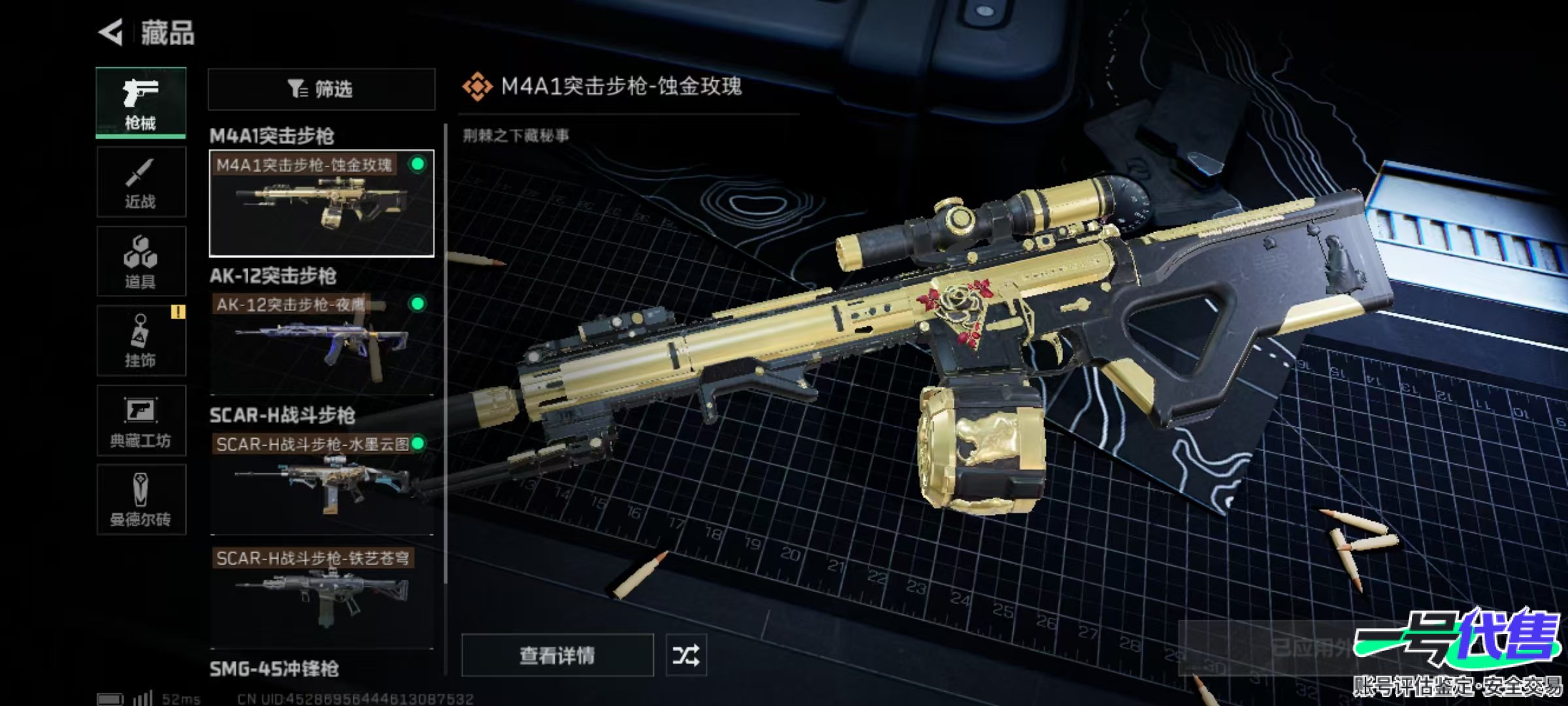Switch to the 枪械 firearms tab
1568x706 pixels.
[140, 102]
